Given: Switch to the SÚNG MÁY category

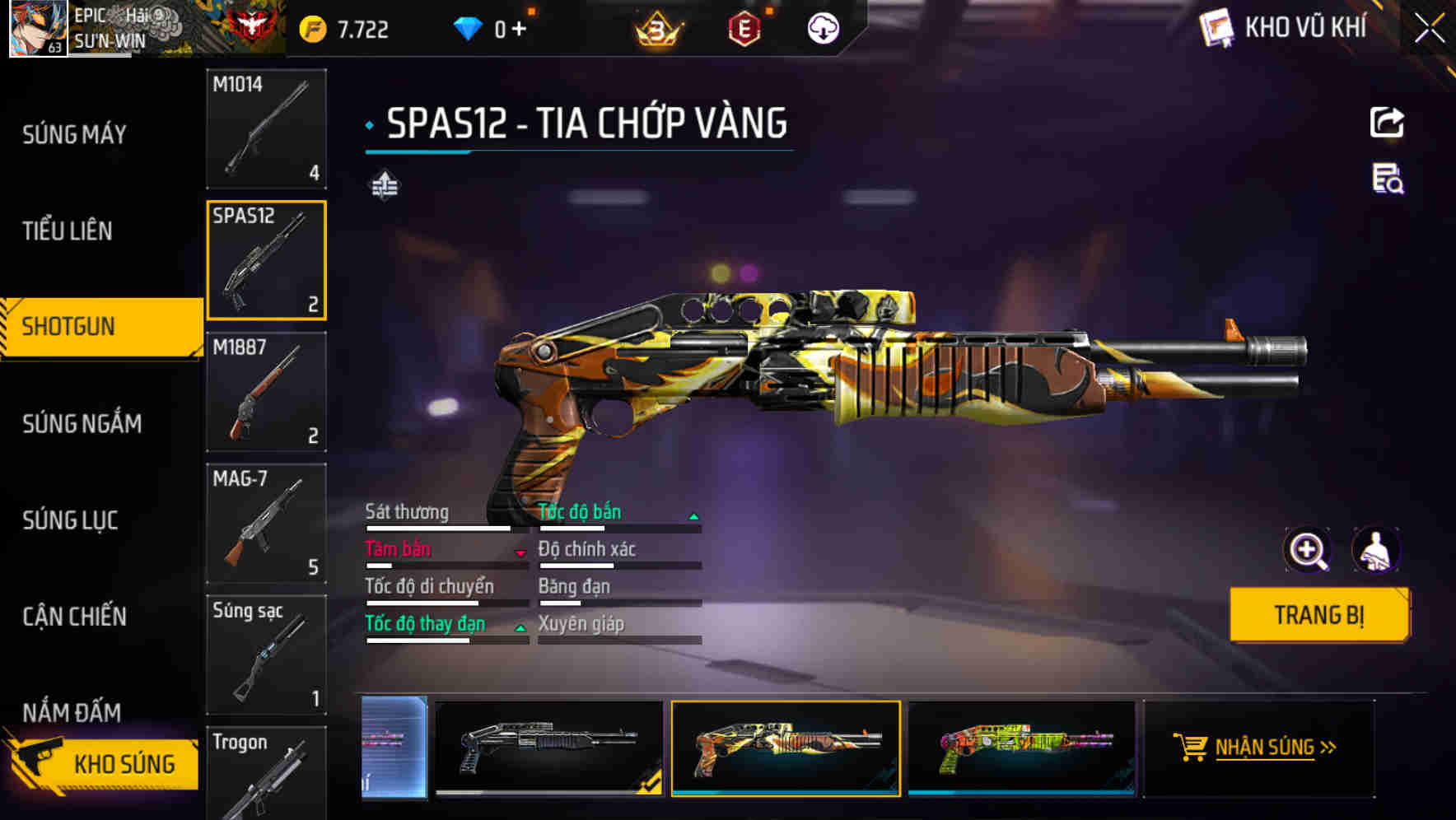Looking at the screenshot, I should coord(72,133).
